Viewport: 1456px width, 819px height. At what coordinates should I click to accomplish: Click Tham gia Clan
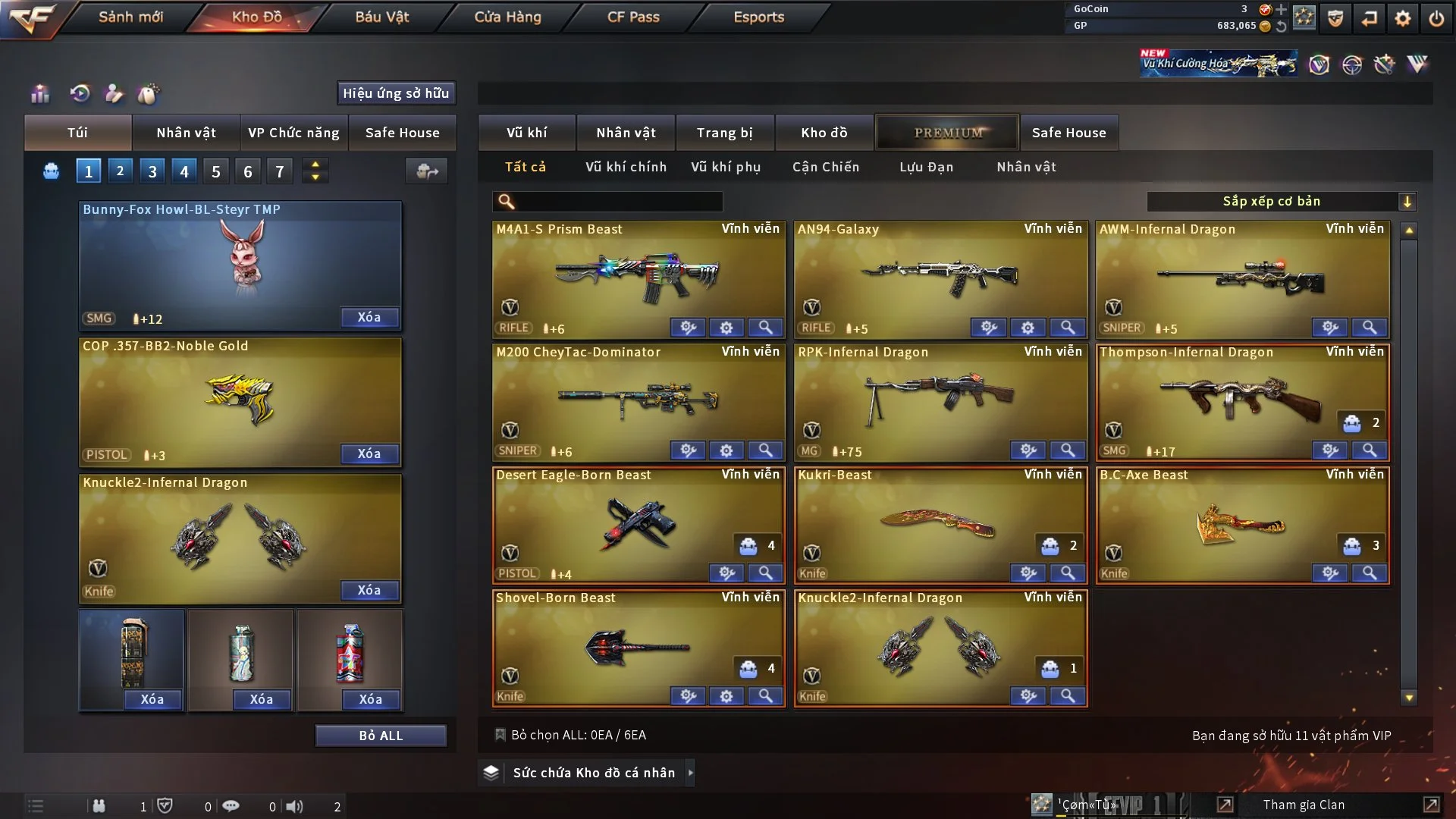point(1304,805)
